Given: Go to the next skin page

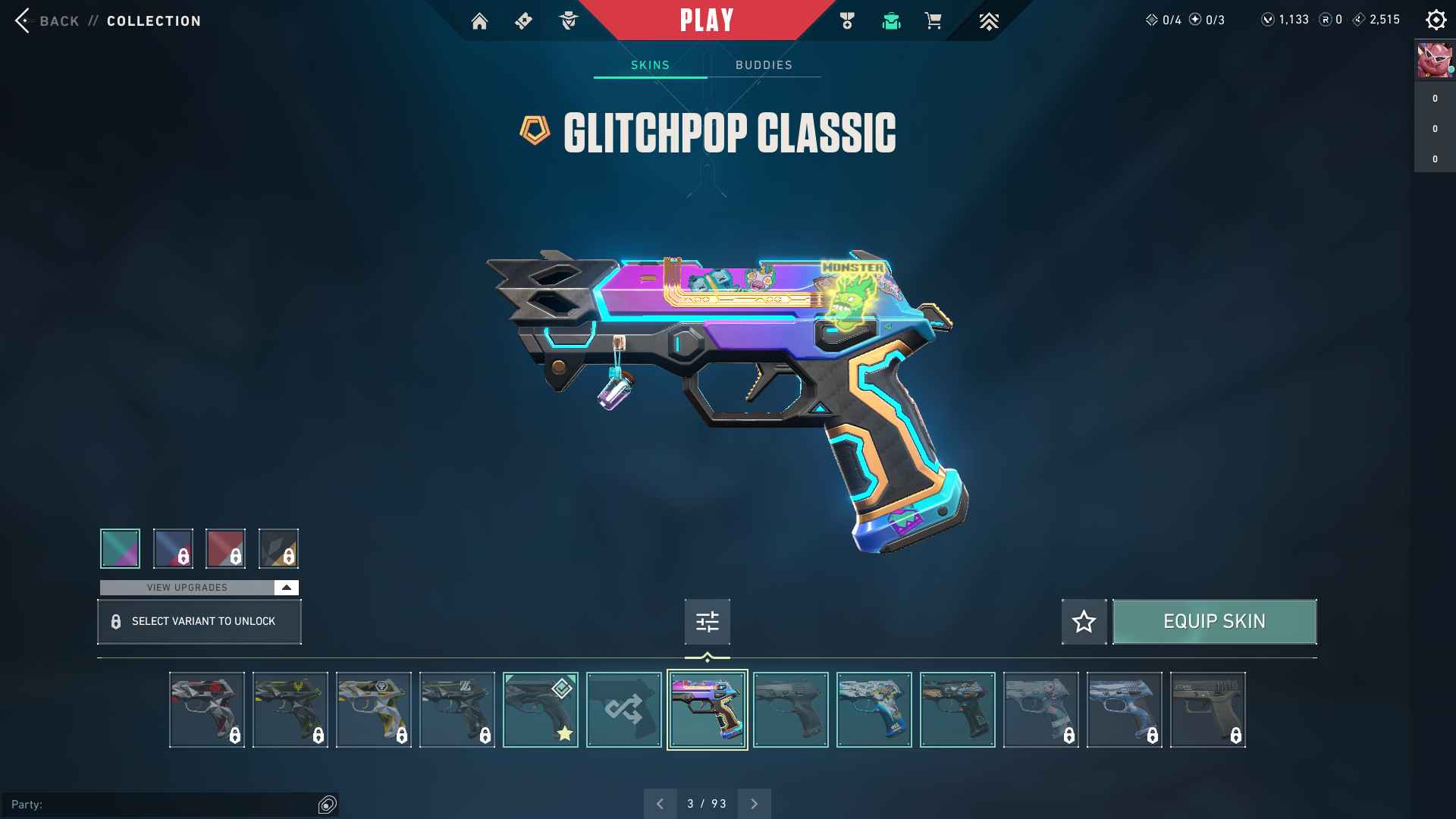Looking at the screenshot, I should coord(754,804).
